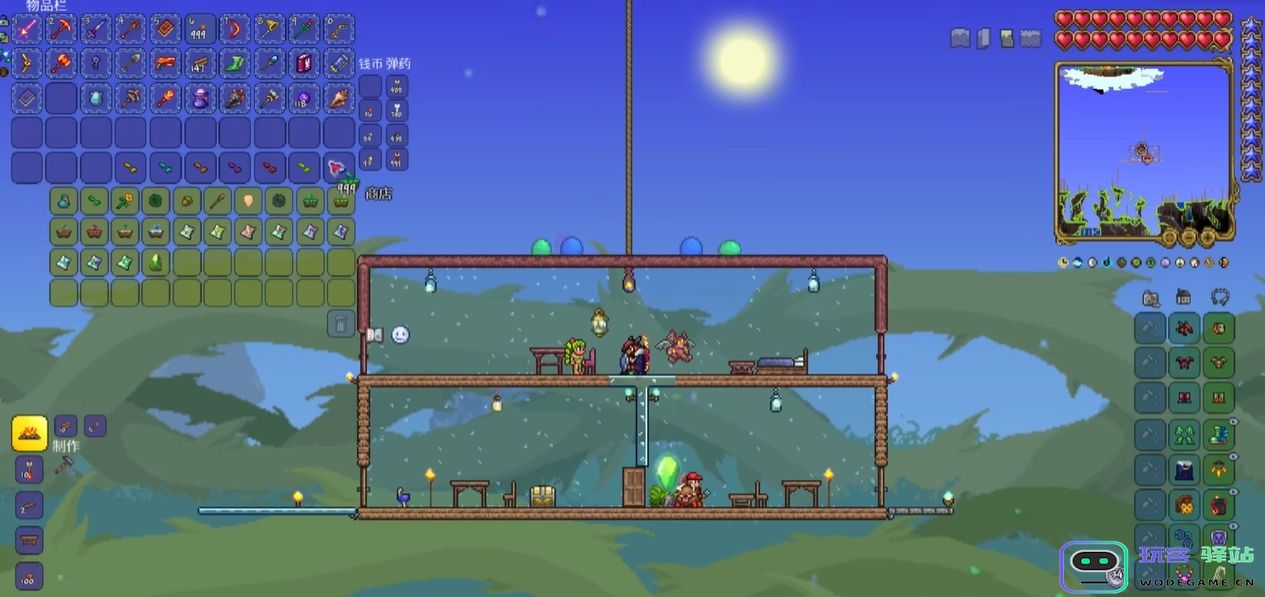Click the piggy bank item slot
The width and height of the screenshot is (1265, 597).
(x=200, y=98)
